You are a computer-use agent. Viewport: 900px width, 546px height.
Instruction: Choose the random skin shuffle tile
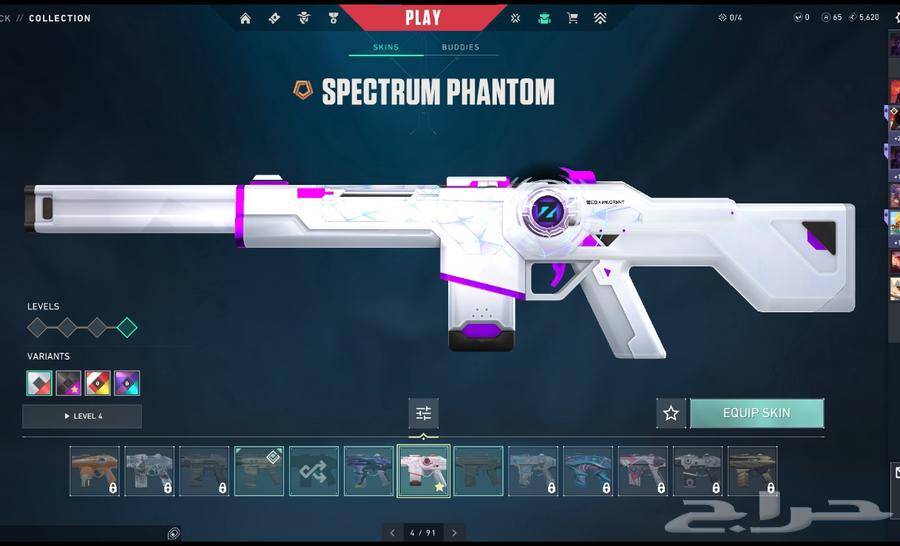(x=314, y=471)
